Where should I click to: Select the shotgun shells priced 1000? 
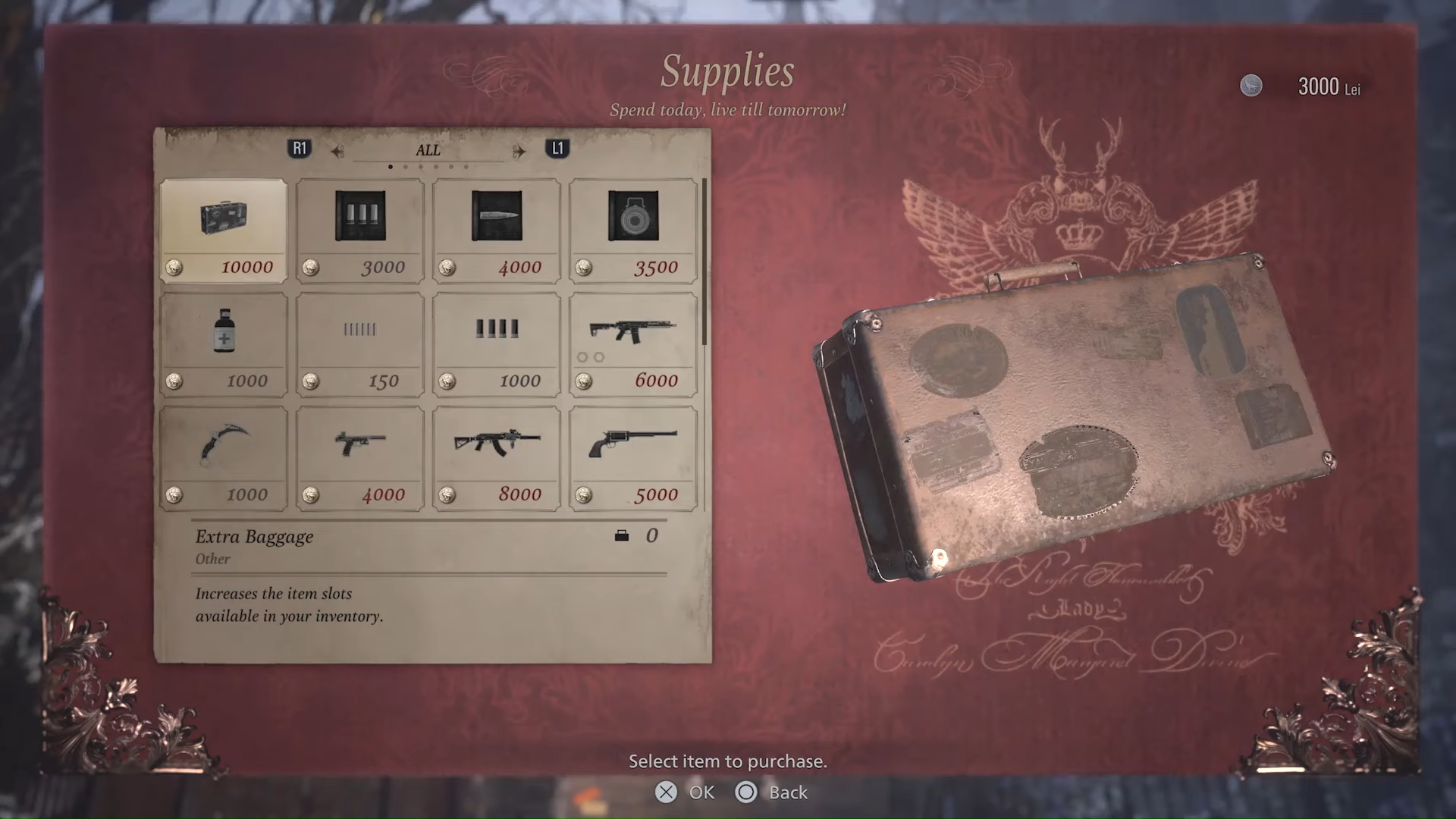click(496, 341)
